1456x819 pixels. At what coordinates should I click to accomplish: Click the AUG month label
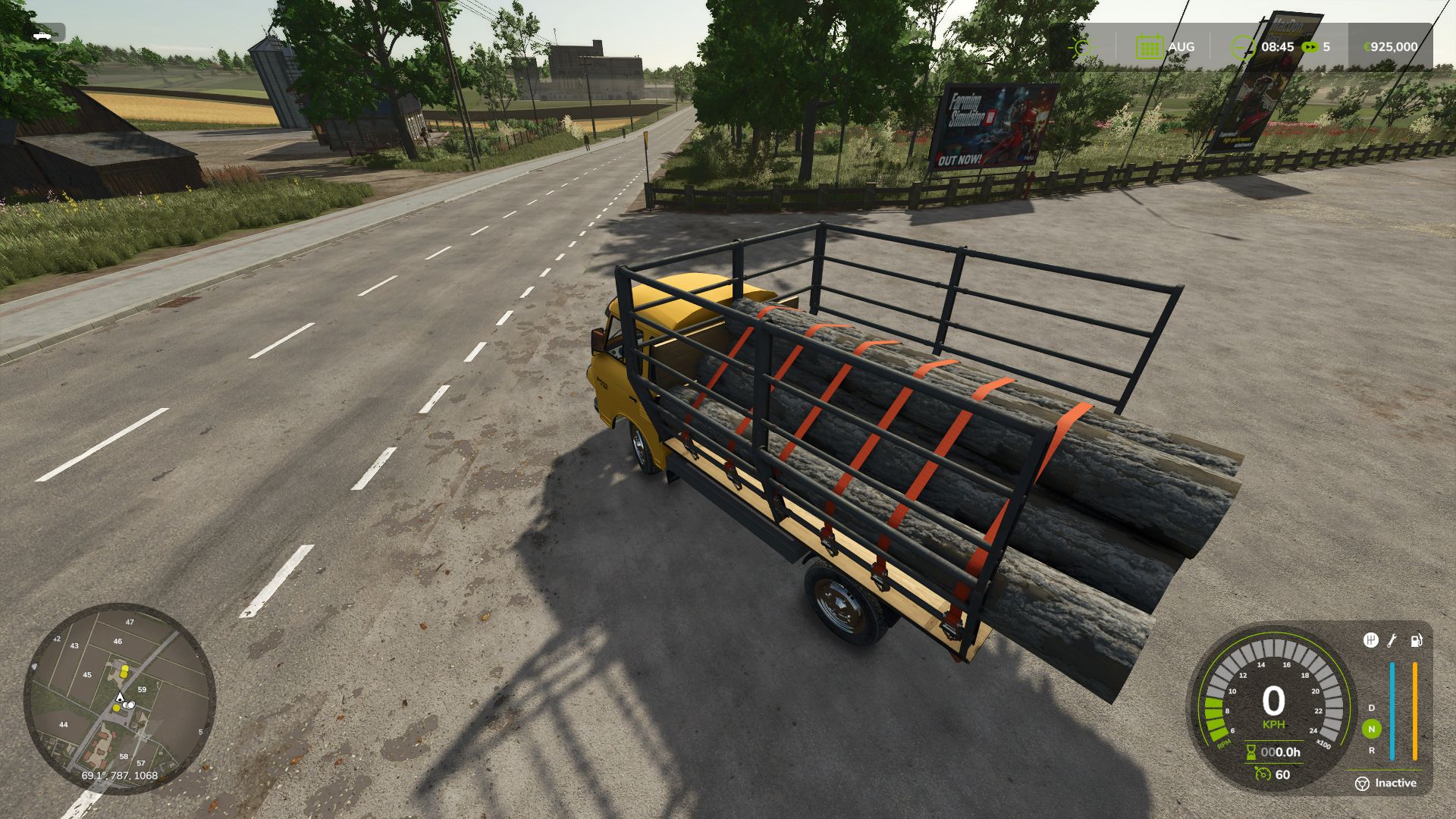tap(1181, 47)
